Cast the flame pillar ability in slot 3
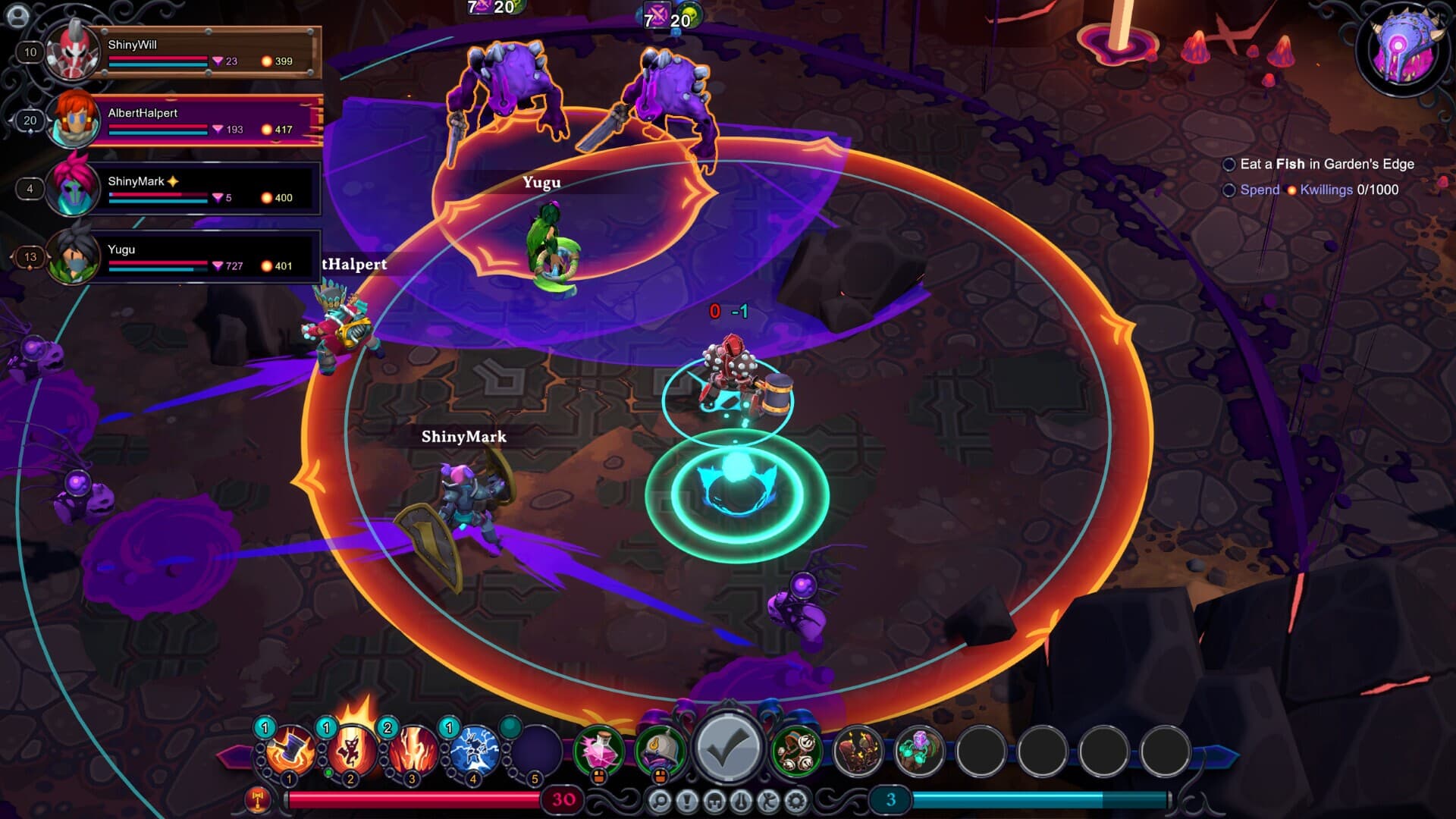The image size is (1456, 819). (x=413, y=750)
